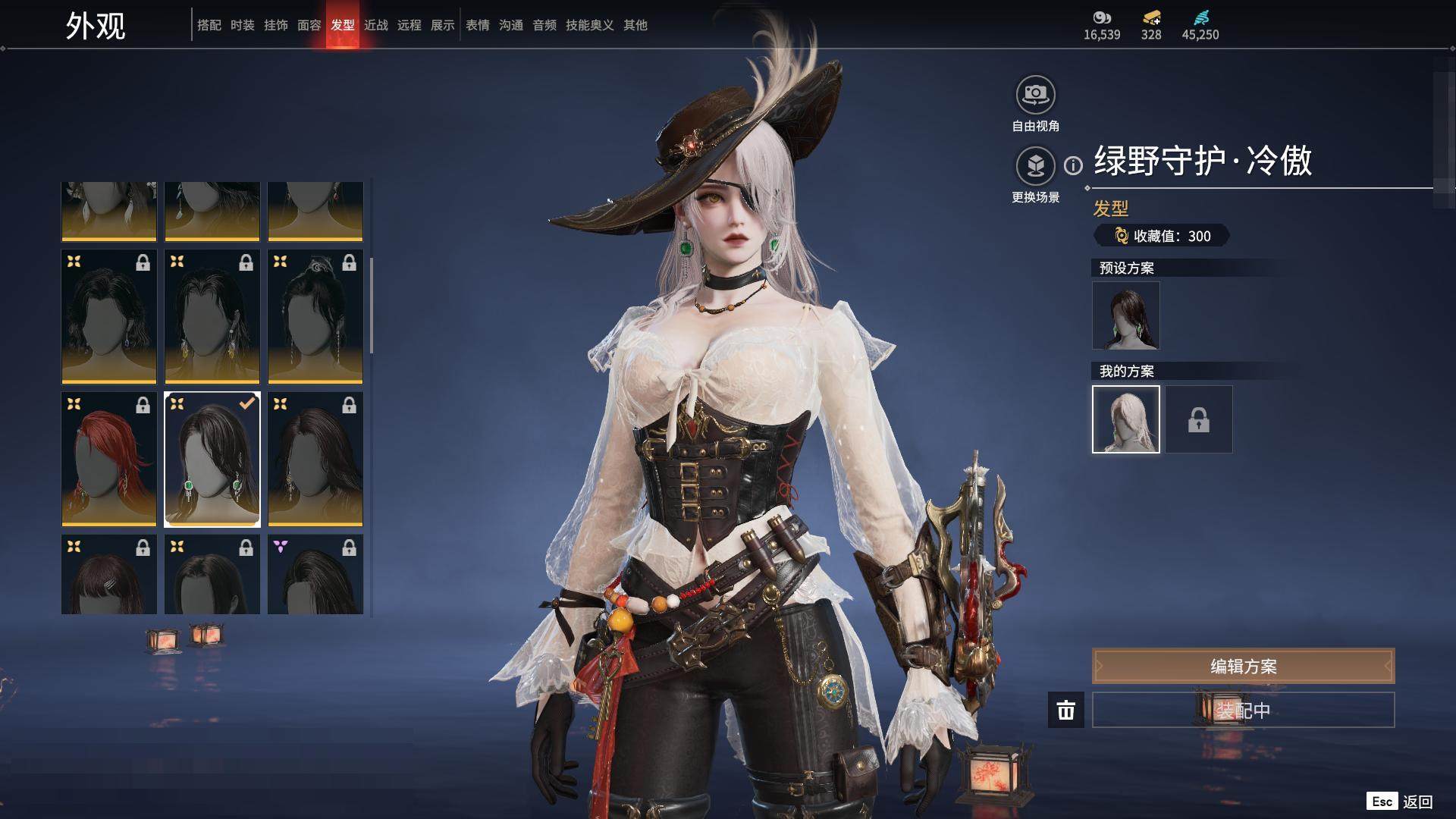1456x819 pixels.
Task: Click the 更换场景 change scene button
Action: click(x=1035, y=166)
